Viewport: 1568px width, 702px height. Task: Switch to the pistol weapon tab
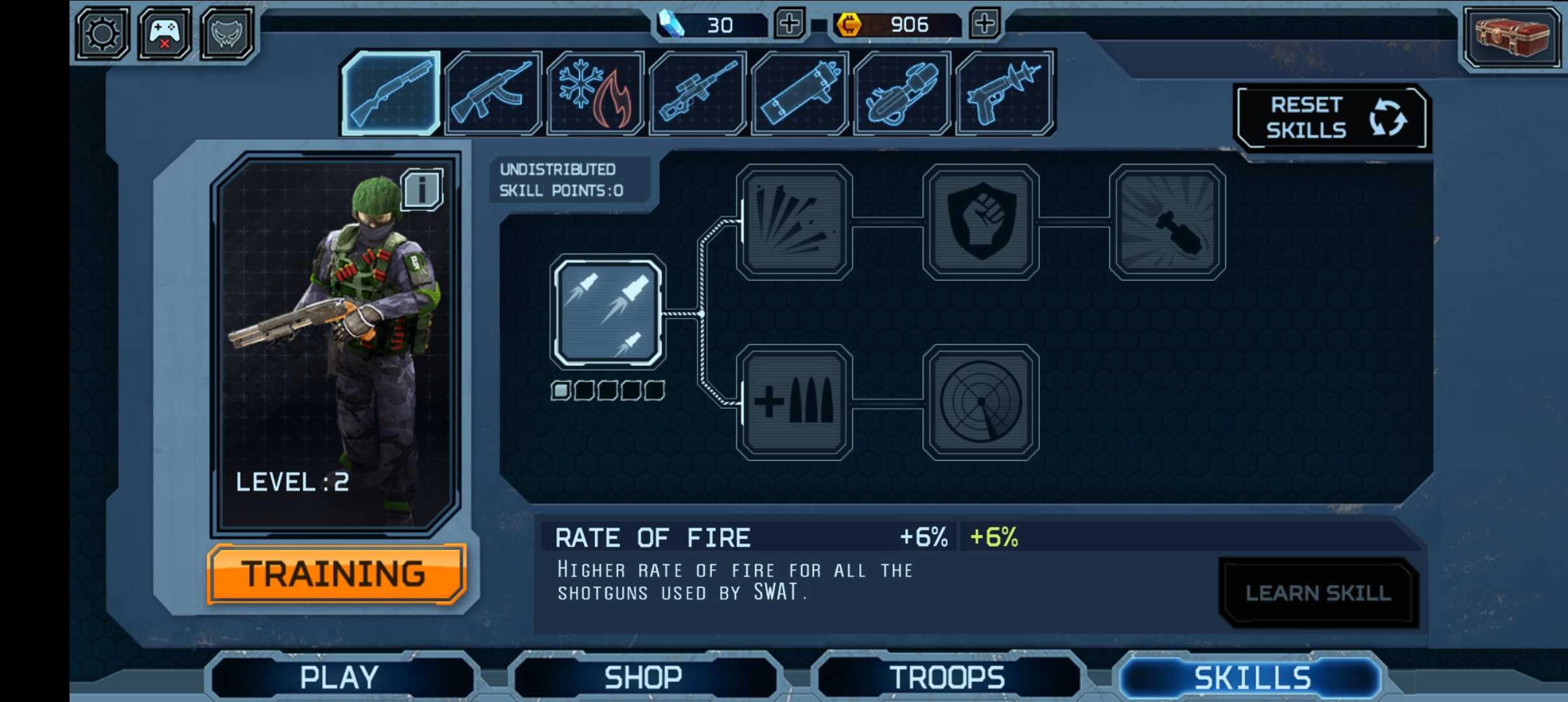point(1004,93)
